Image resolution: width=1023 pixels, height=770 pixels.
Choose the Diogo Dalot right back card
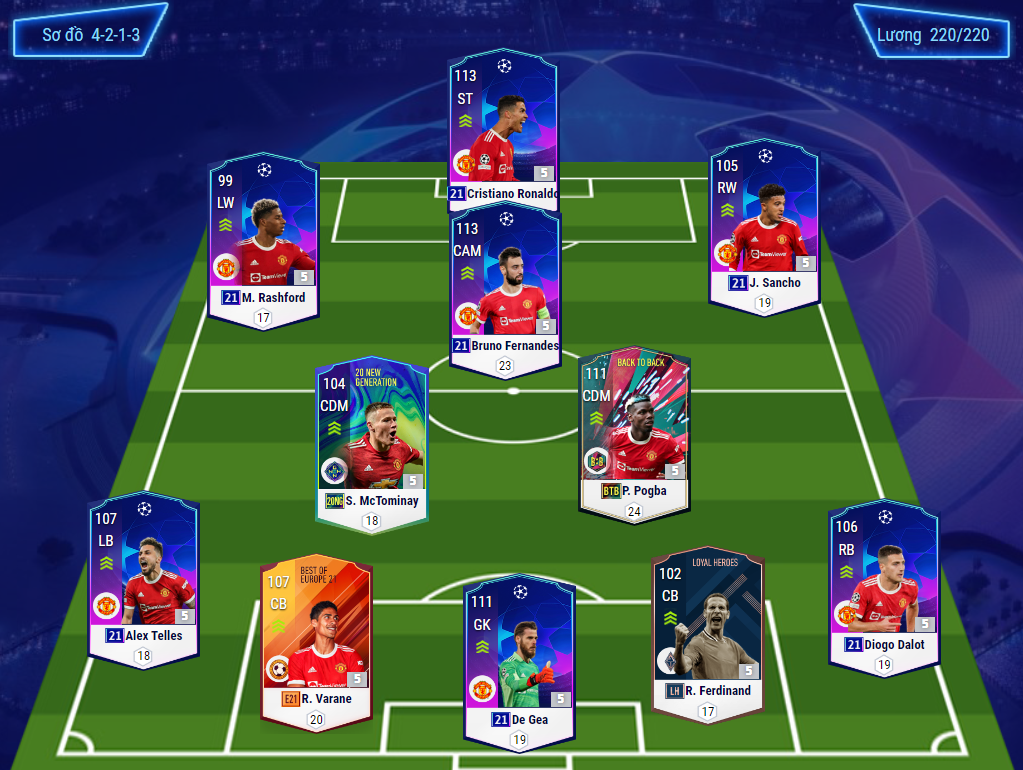tap(884, 580)
